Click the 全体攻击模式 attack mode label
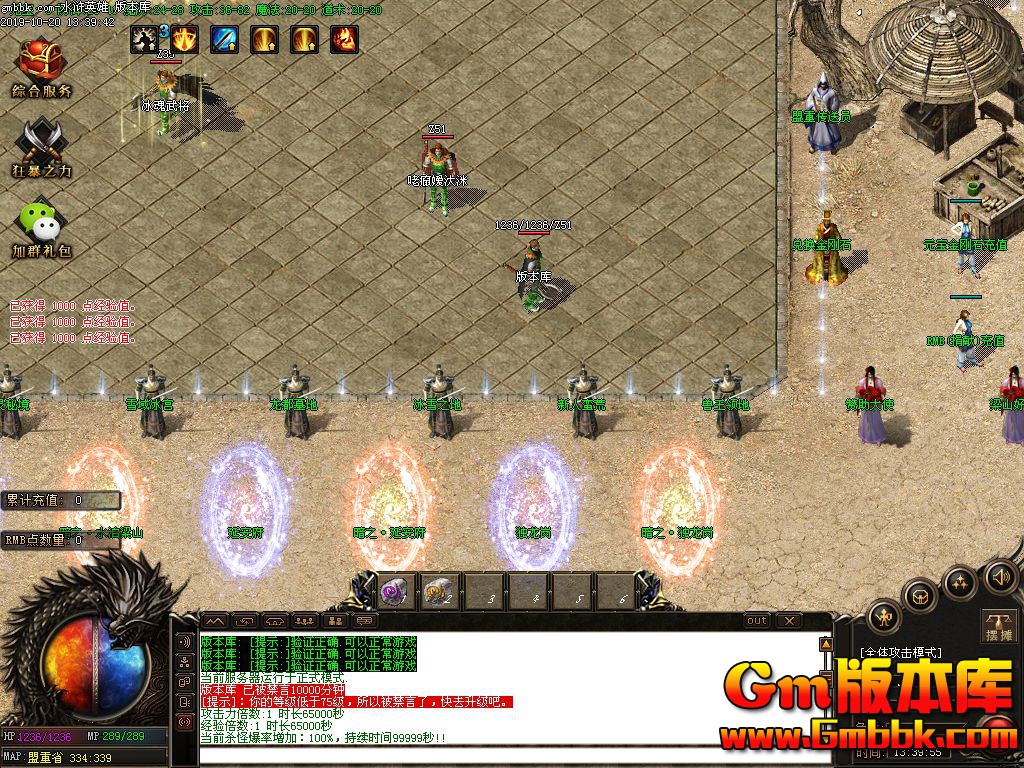Viewport: 1024px width, 768px height. (901, 652)
